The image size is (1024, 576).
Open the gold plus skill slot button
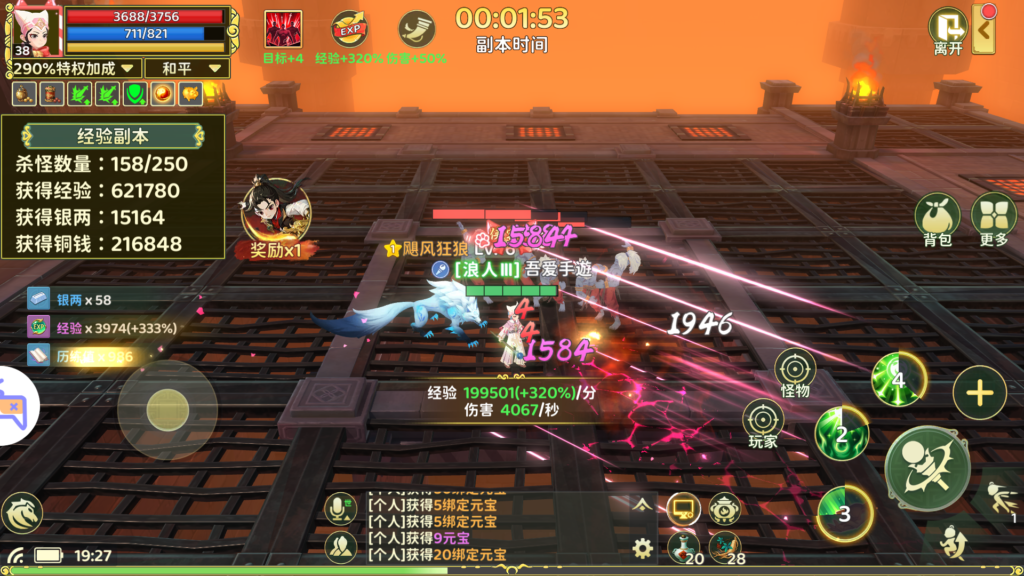pos(979,392)
